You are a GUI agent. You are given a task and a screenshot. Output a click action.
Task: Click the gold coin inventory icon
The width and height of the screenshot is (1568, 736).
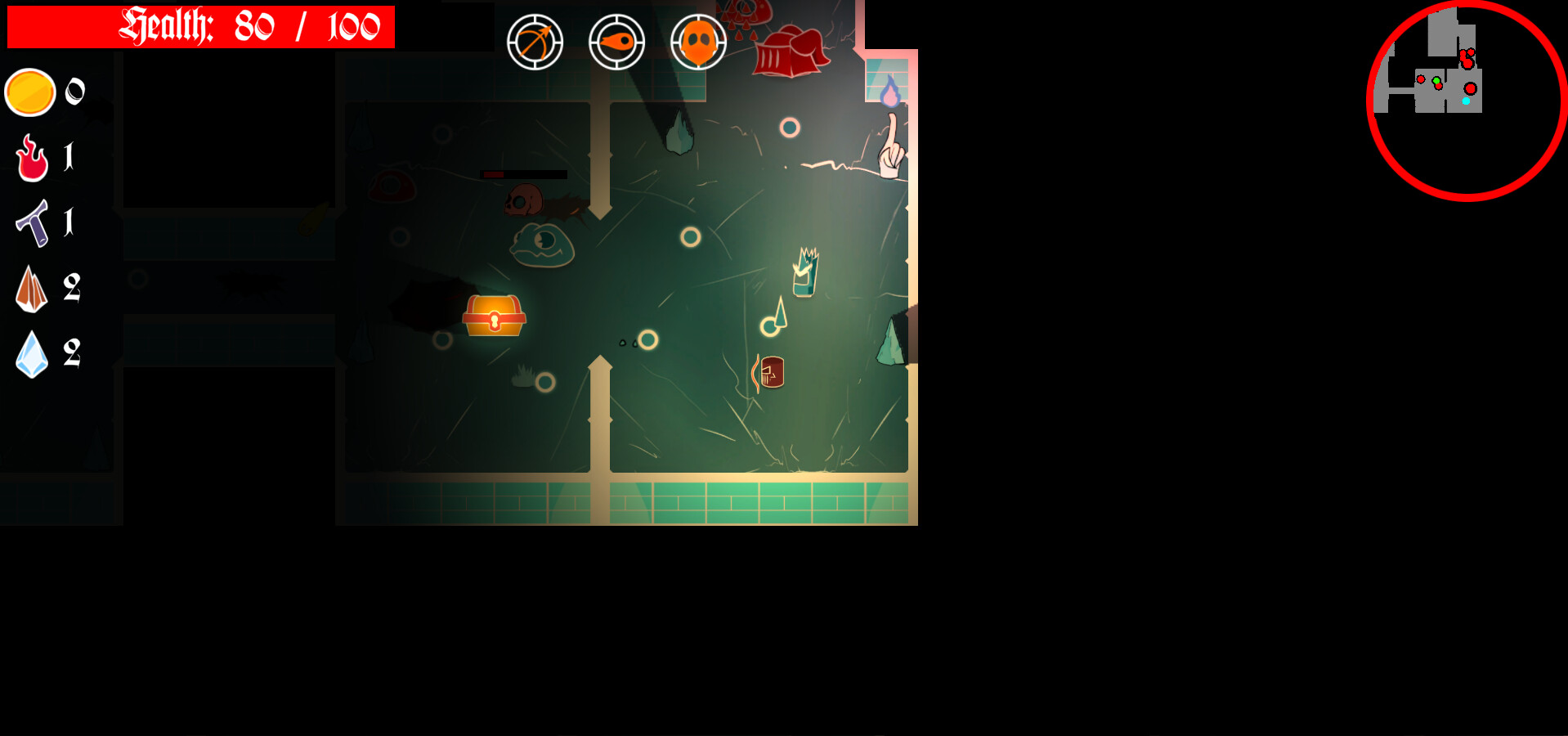click(30, 92)
